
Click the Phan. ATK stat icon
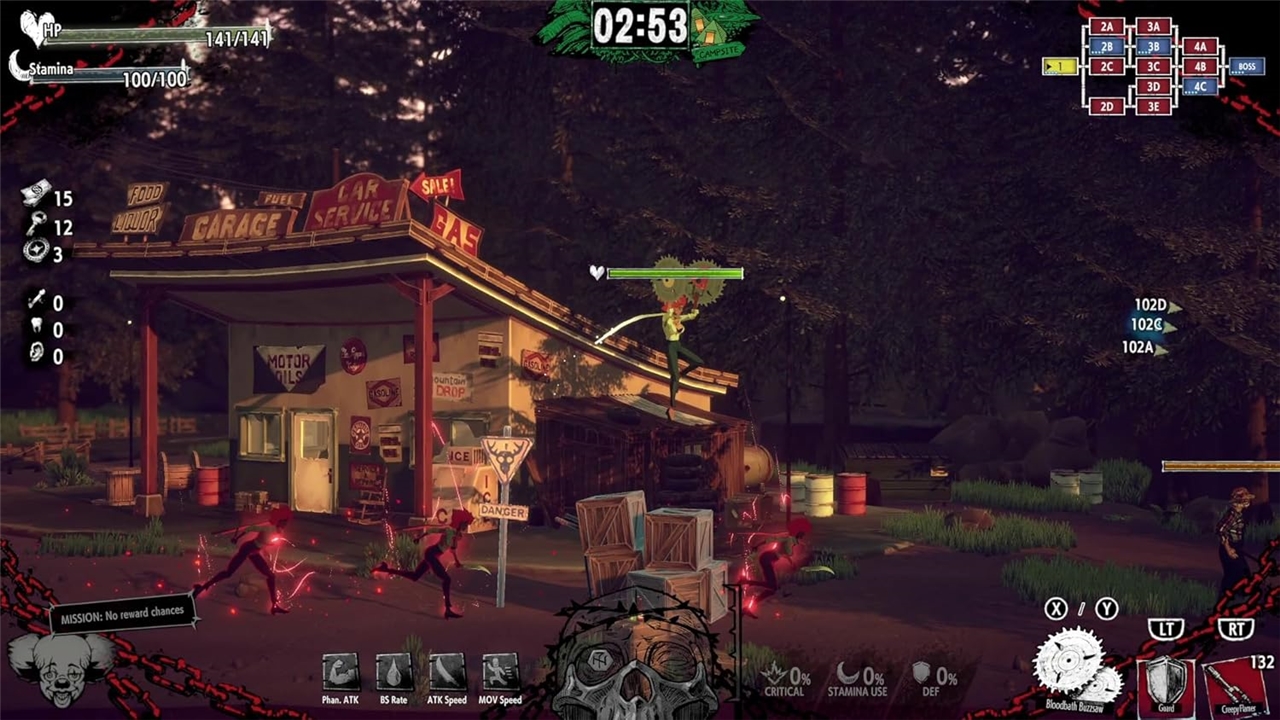[x=340, y=672]
